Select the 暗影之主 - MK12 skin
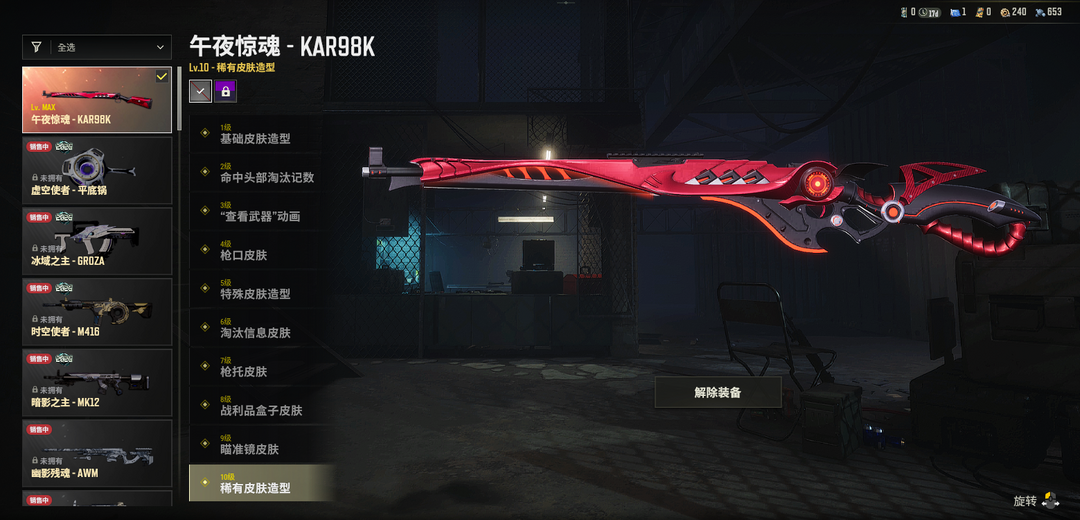The height and width of the screenshot is (520, 1080). 97,383
